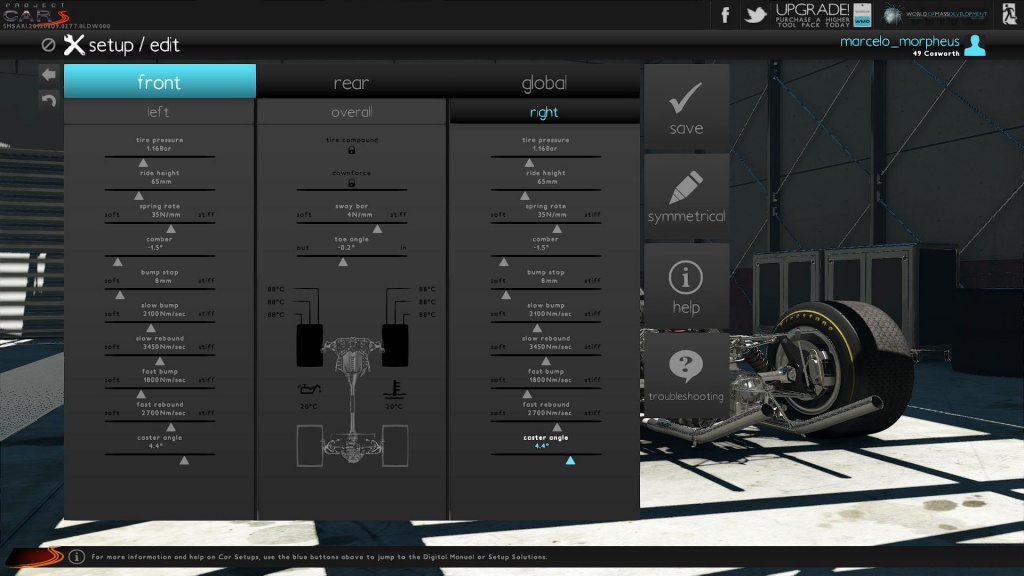Adjust the right caster angle slider
Screen dimensions: 1024x576
tap(570, 459)
